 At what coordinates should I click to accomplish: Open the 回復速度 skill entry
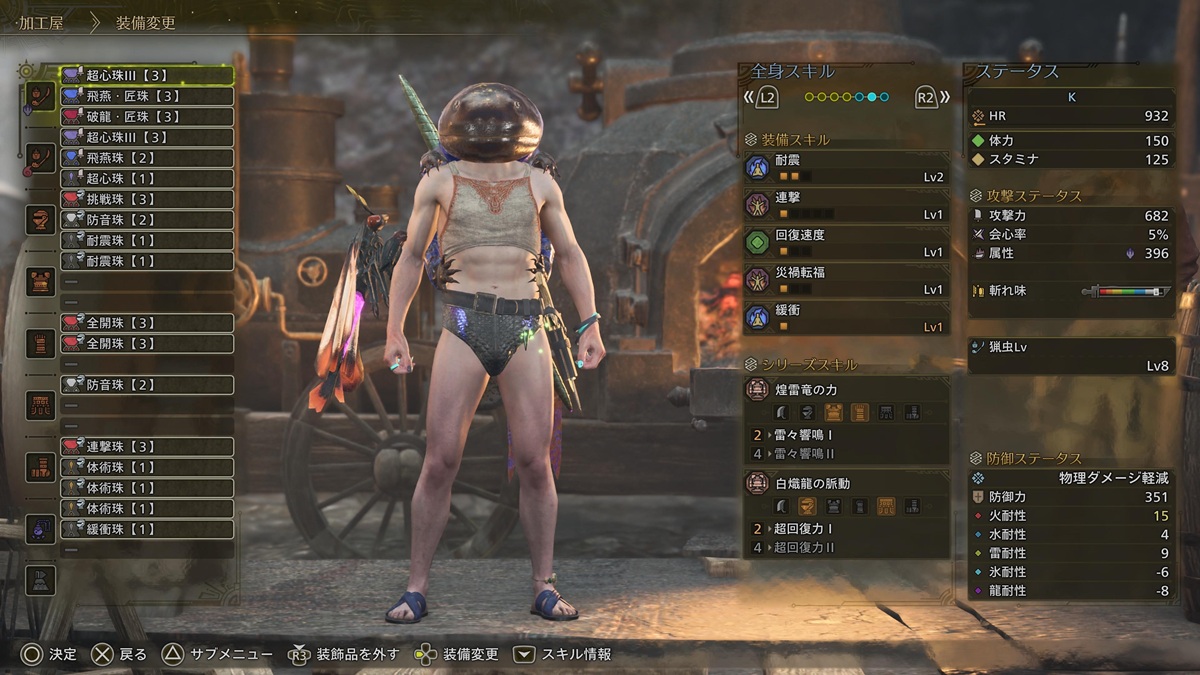[846, 242]
